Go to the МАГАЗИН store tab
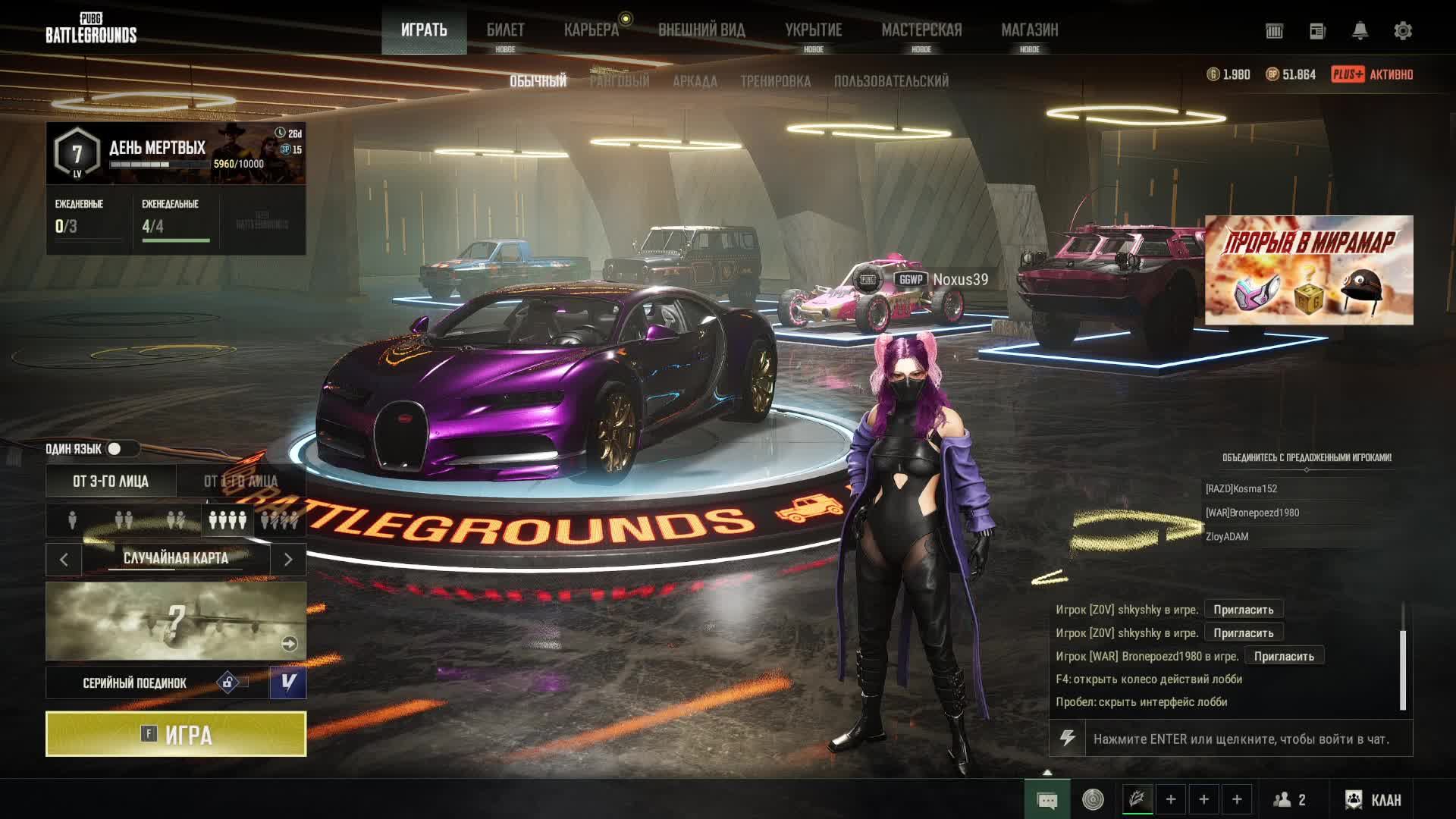This screenshot has height=819, width=1456. pyautogui.click(x=1029, y=30)
